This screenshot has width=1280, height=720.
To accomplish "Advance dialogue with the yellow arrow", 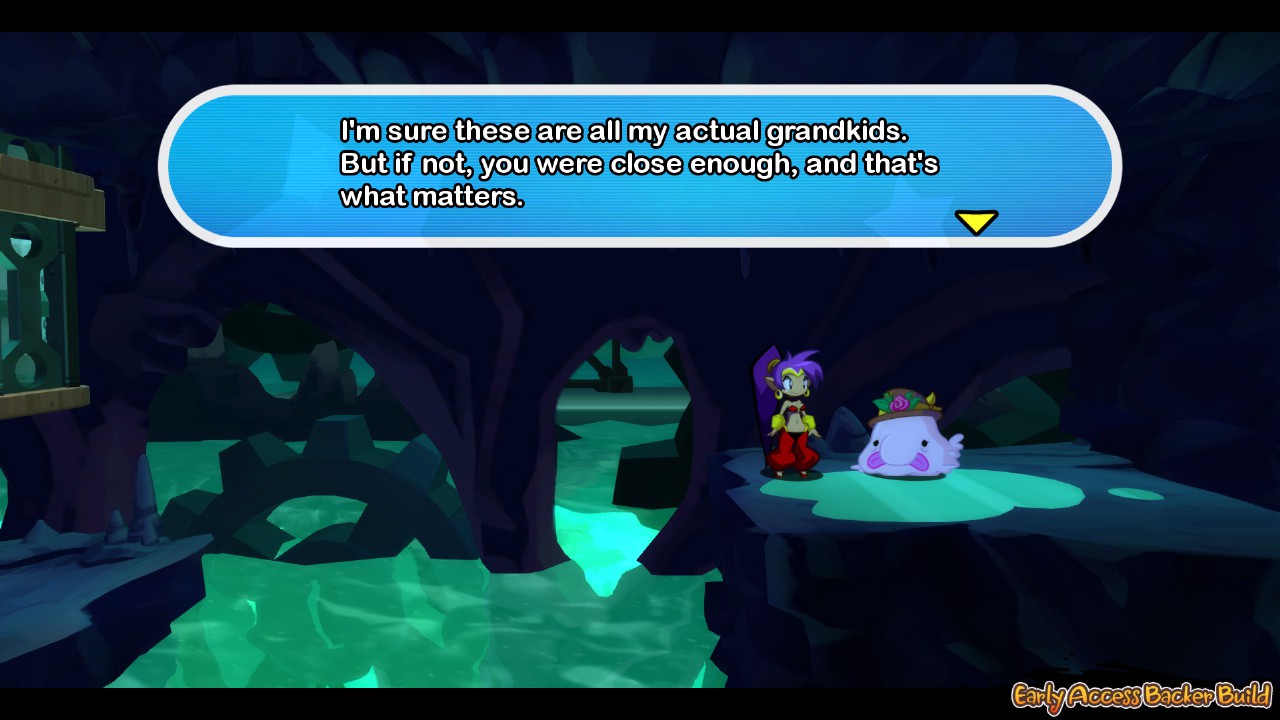I will tap(976, 221).
